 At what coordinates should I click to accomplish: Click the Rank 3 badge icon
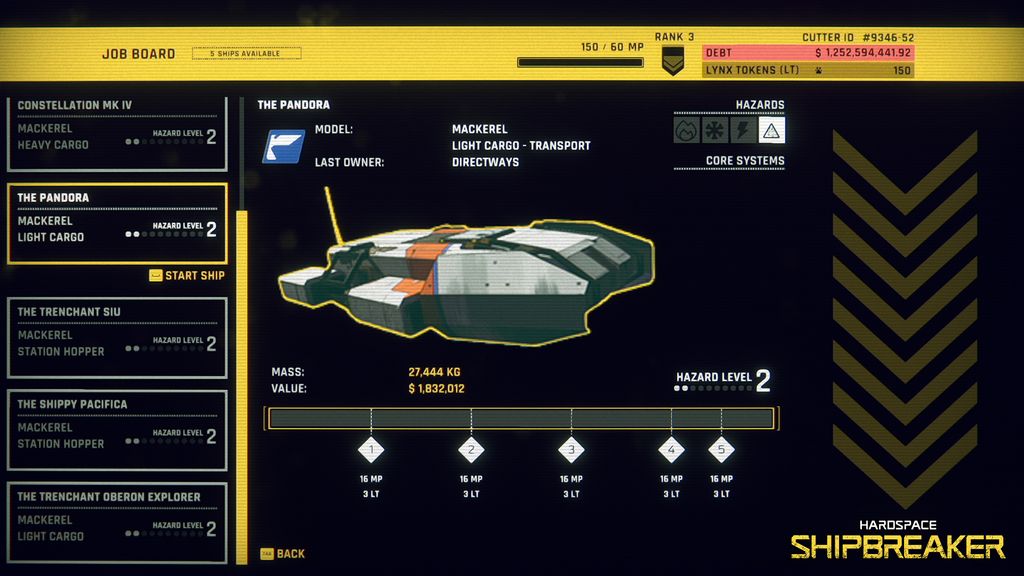pyautogui.click(x=673, y=61)
